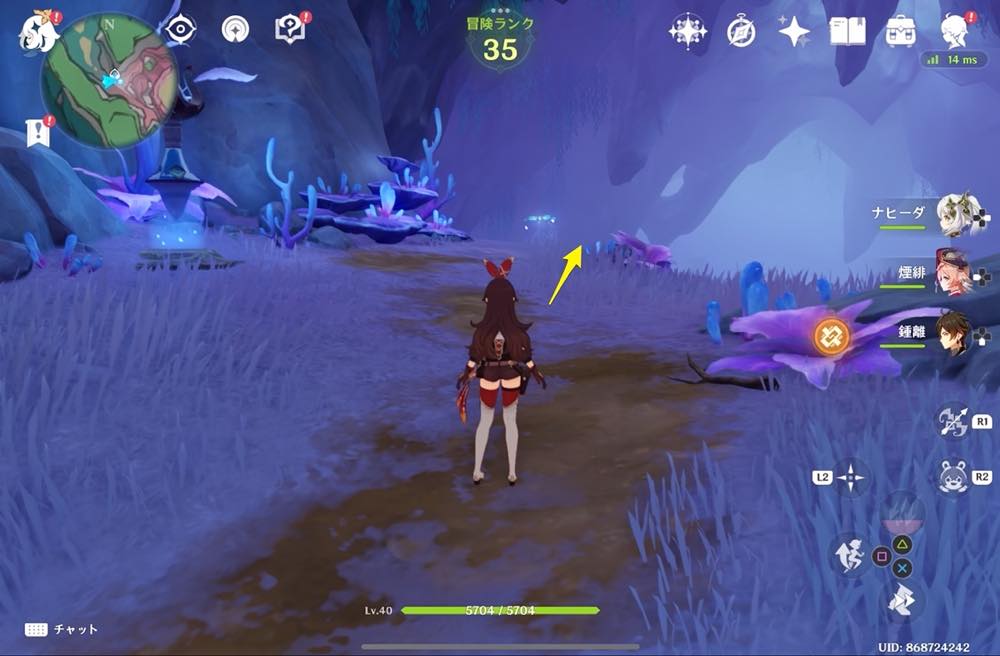This screenshot has height=656, width=1000.
Task: Open the sparkling star wish icon
Action: click(794, 31)
